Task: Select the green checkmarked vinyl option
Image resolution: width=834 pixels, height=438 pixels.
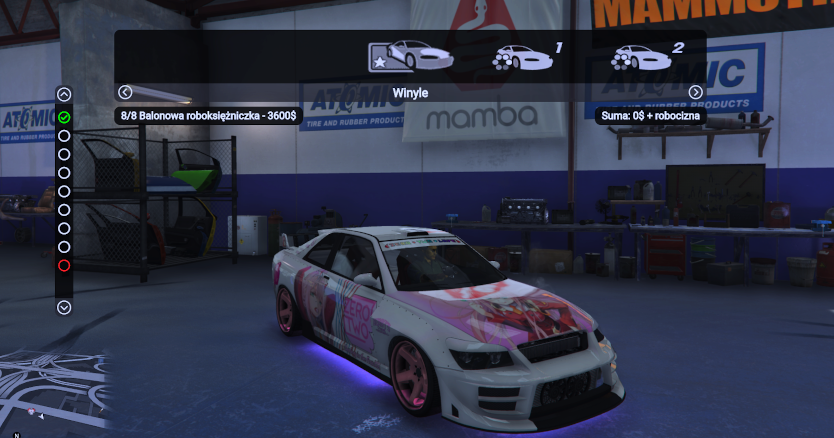Action: pos(64,117)
